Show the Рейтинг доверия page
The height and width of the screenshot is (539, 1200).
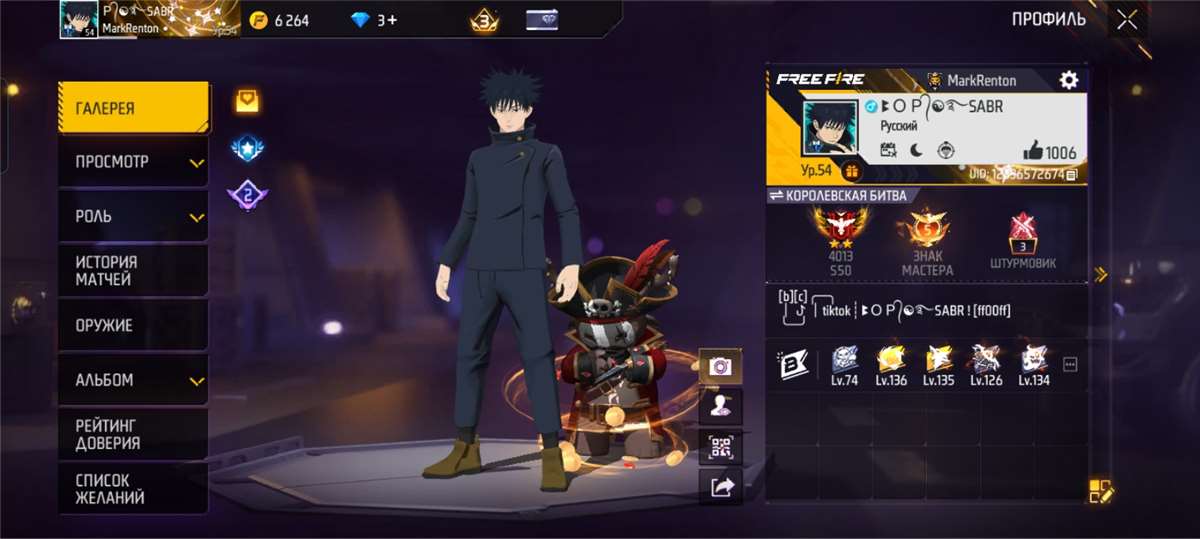tap(133, 434)
